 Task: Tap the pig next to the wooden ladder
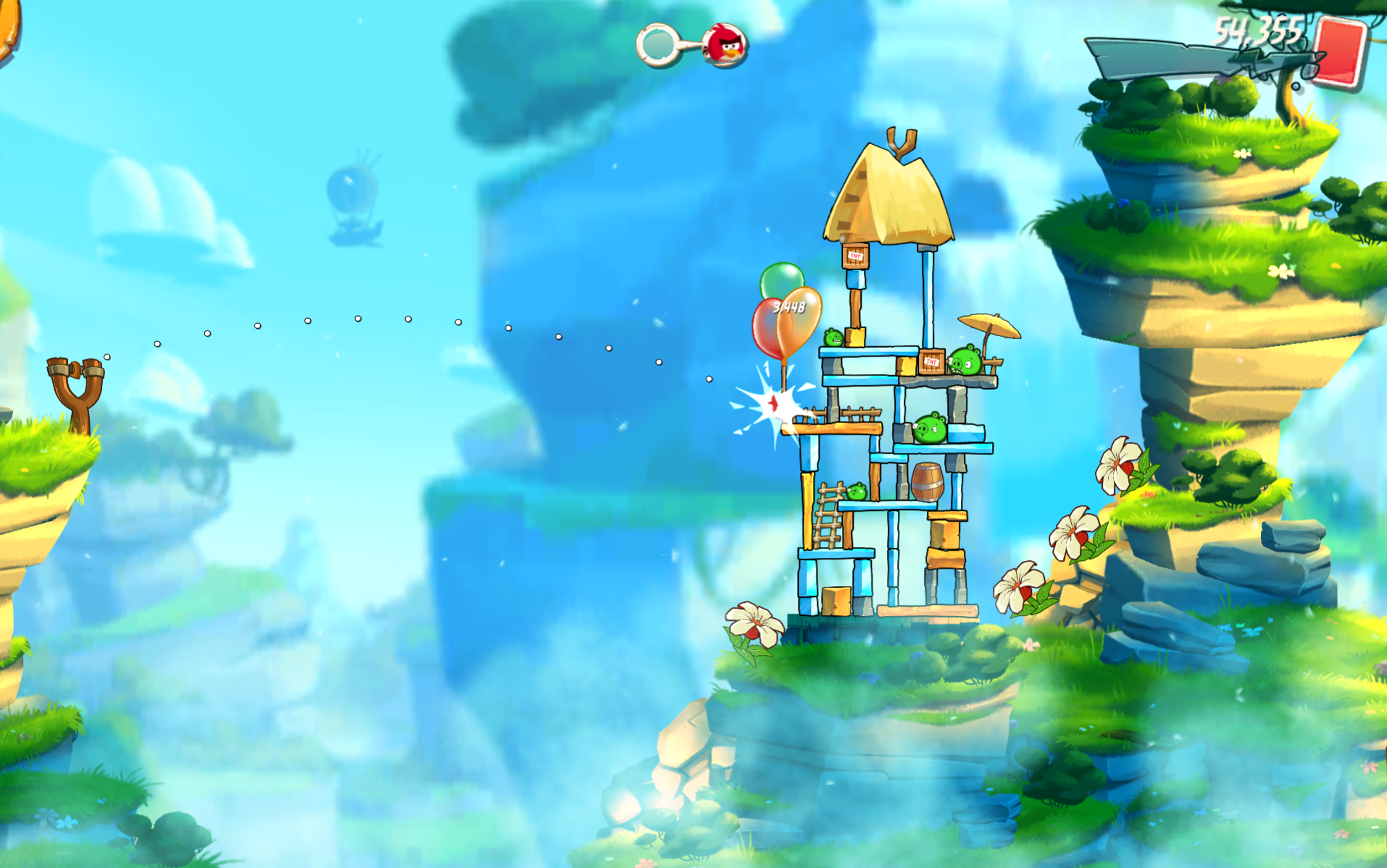856,492
